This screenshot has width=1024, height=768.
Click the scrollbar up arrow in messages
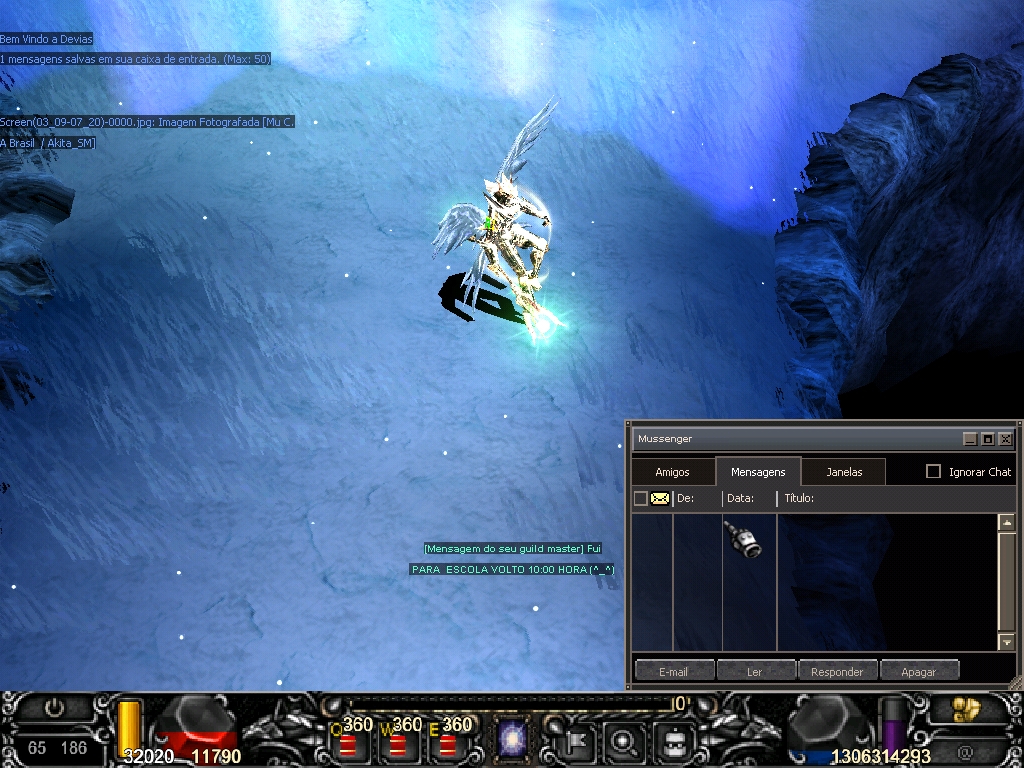pyautogui.click(x=1006, y=522)
